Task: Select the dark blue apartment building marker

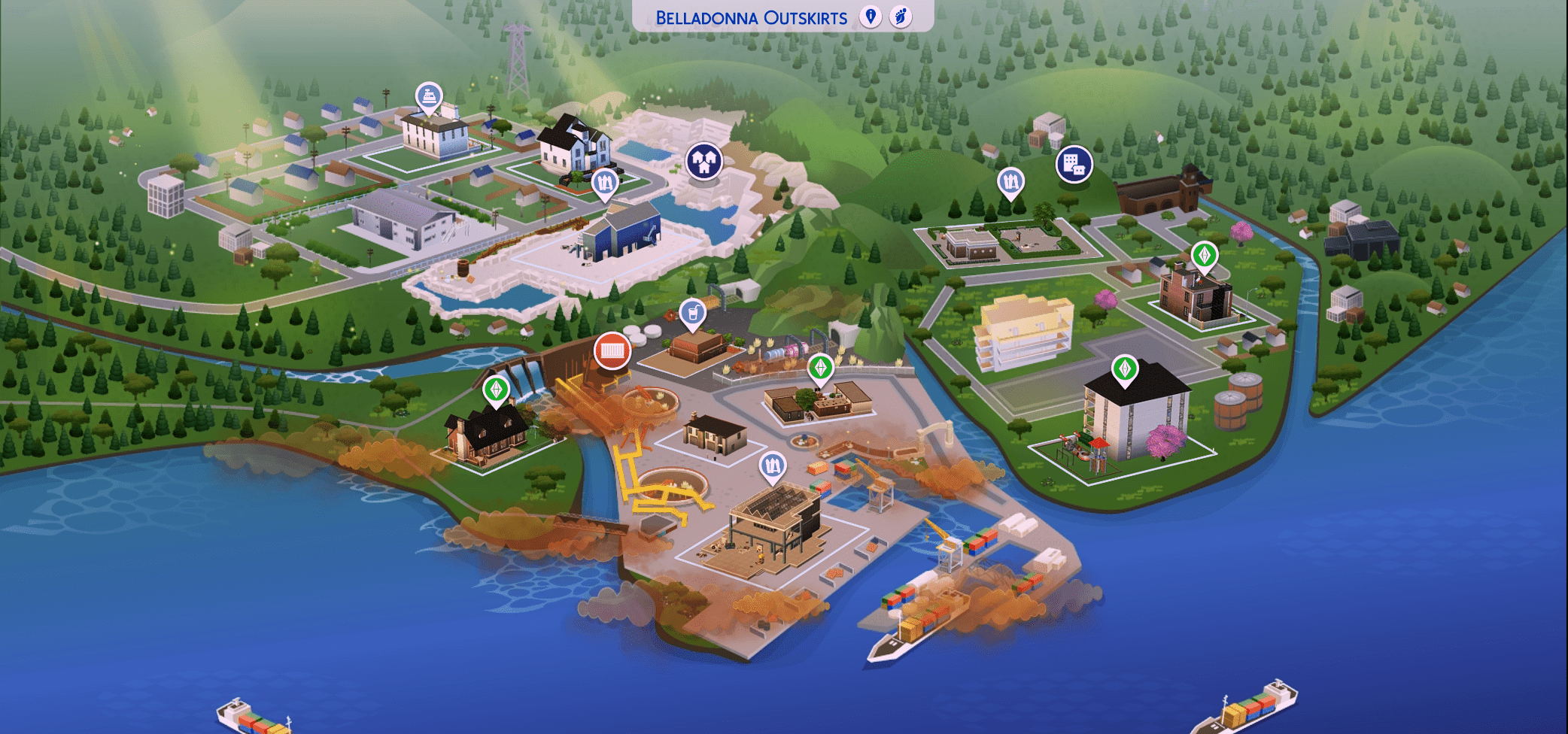Action: [x=1074, y=164]
